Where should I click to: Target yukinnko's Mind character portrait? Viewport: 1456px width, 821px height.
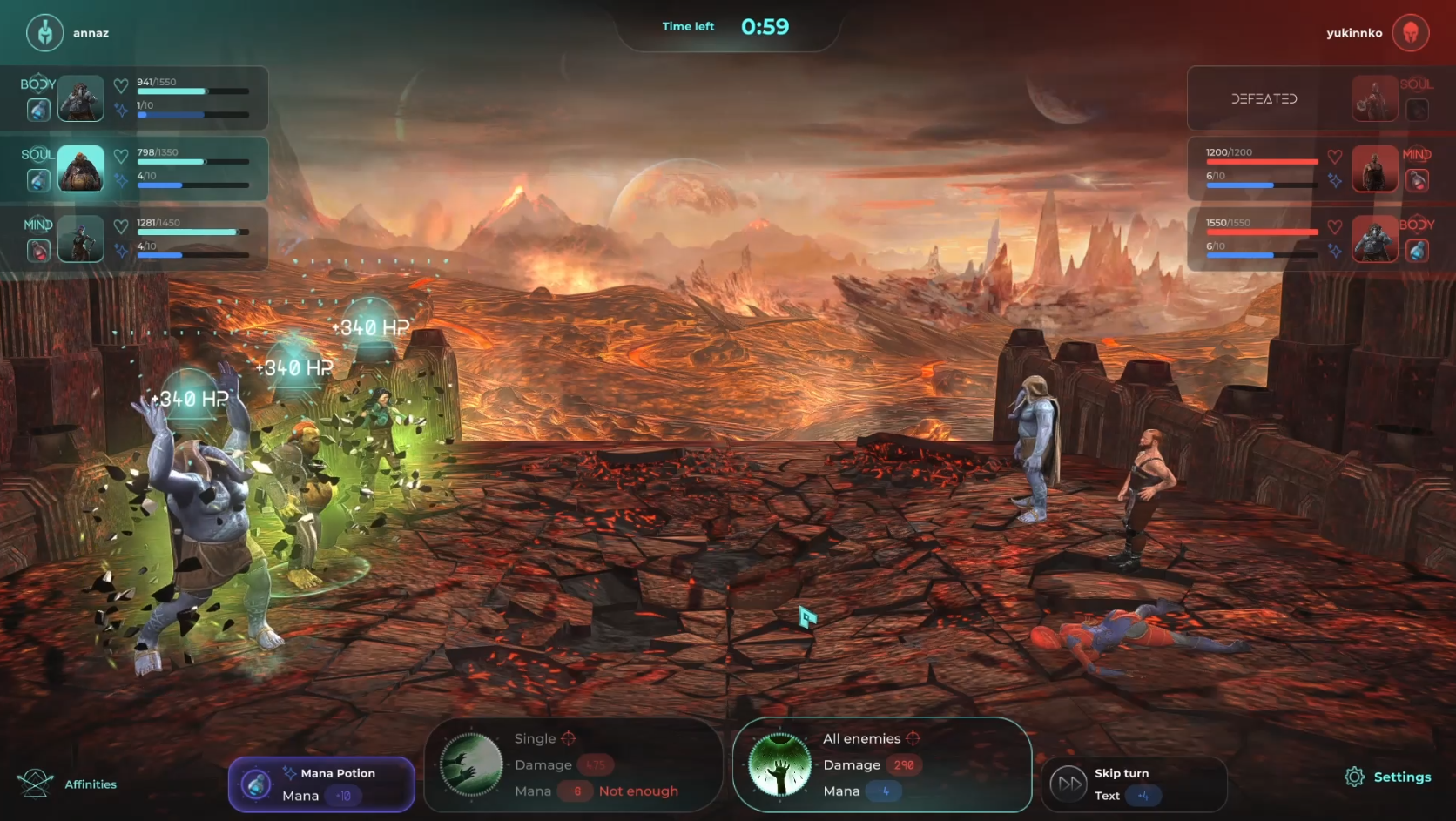pos(1374,169)
